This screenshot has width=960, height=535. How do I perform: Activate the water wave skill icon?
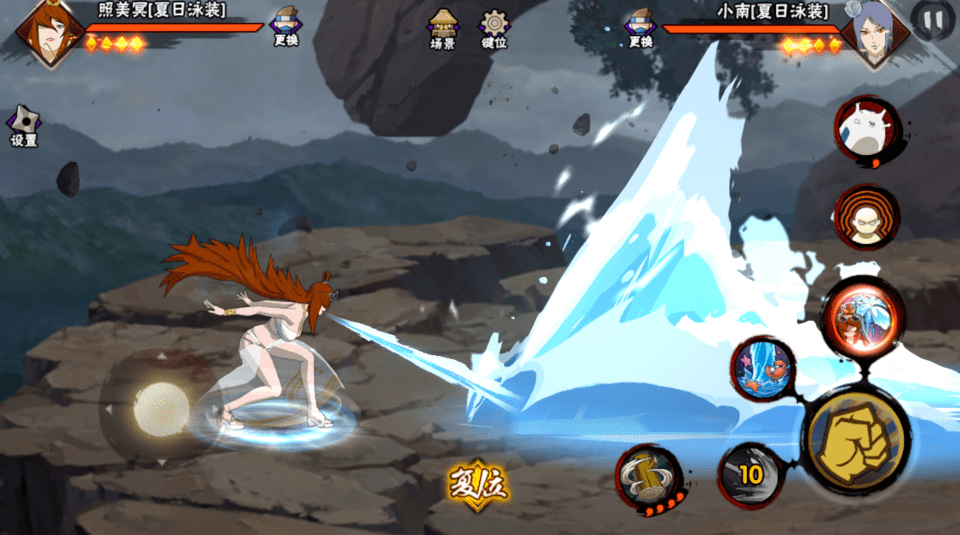coord(762,368)
